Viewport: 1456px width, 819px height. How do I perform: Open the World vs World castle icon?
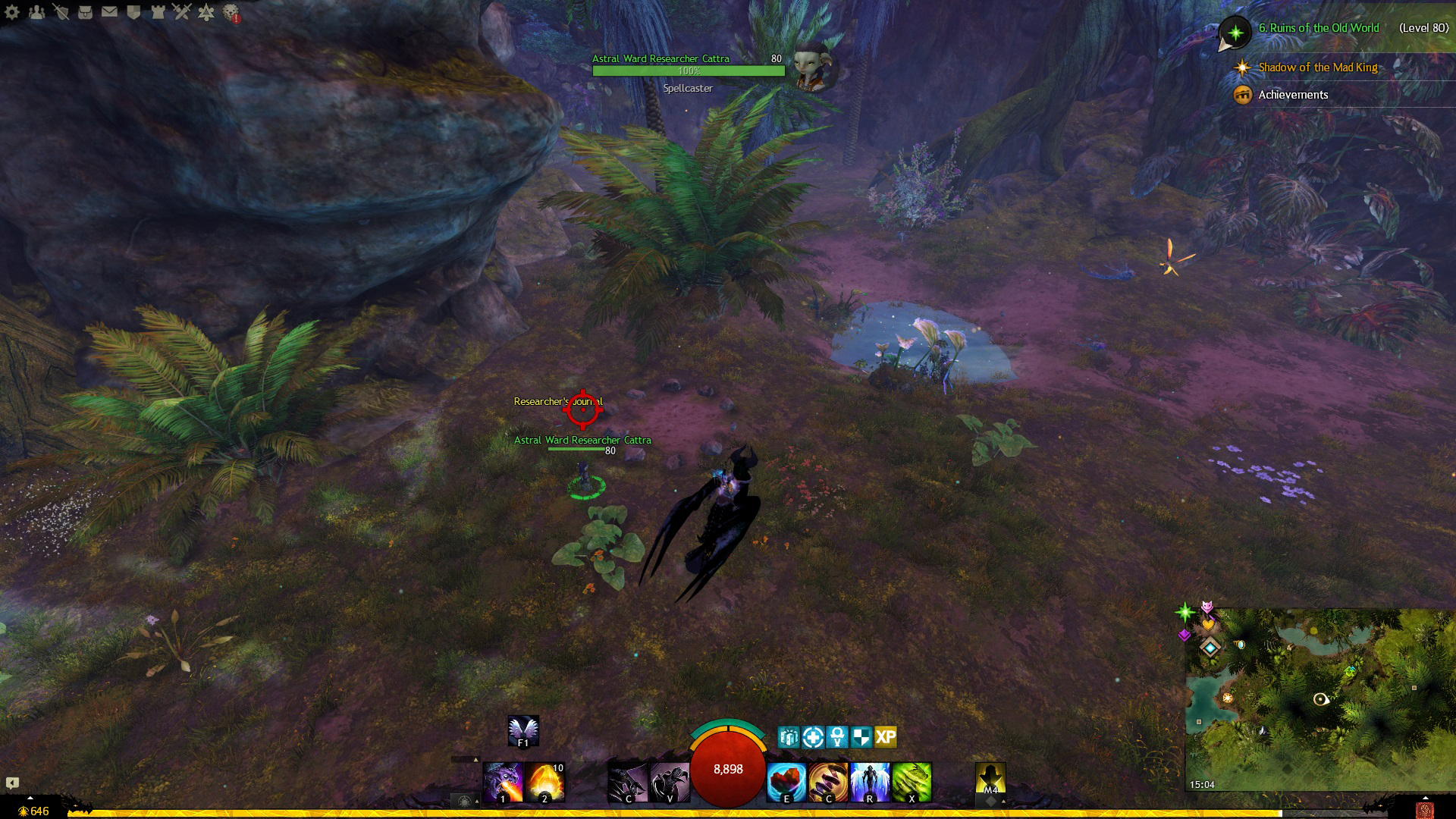click(x=158, y=12)
